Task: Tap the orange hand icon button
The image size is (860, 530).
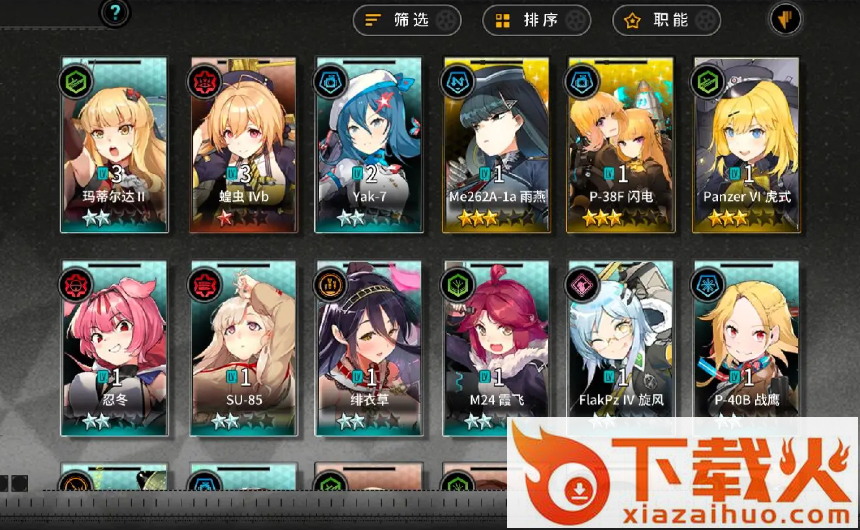Action: (784, 18)
